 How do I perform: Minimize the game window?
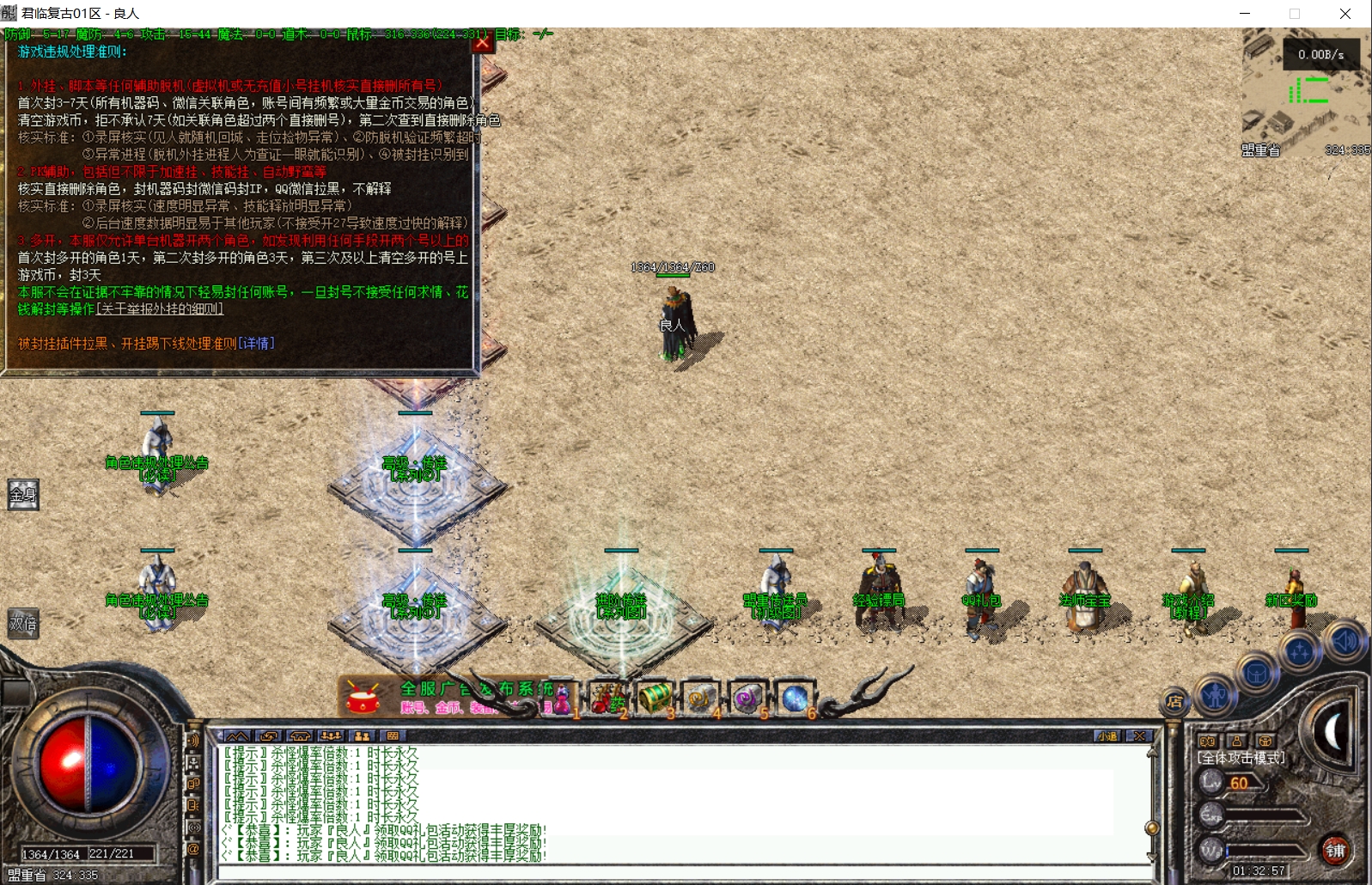tap(1245, 14)
